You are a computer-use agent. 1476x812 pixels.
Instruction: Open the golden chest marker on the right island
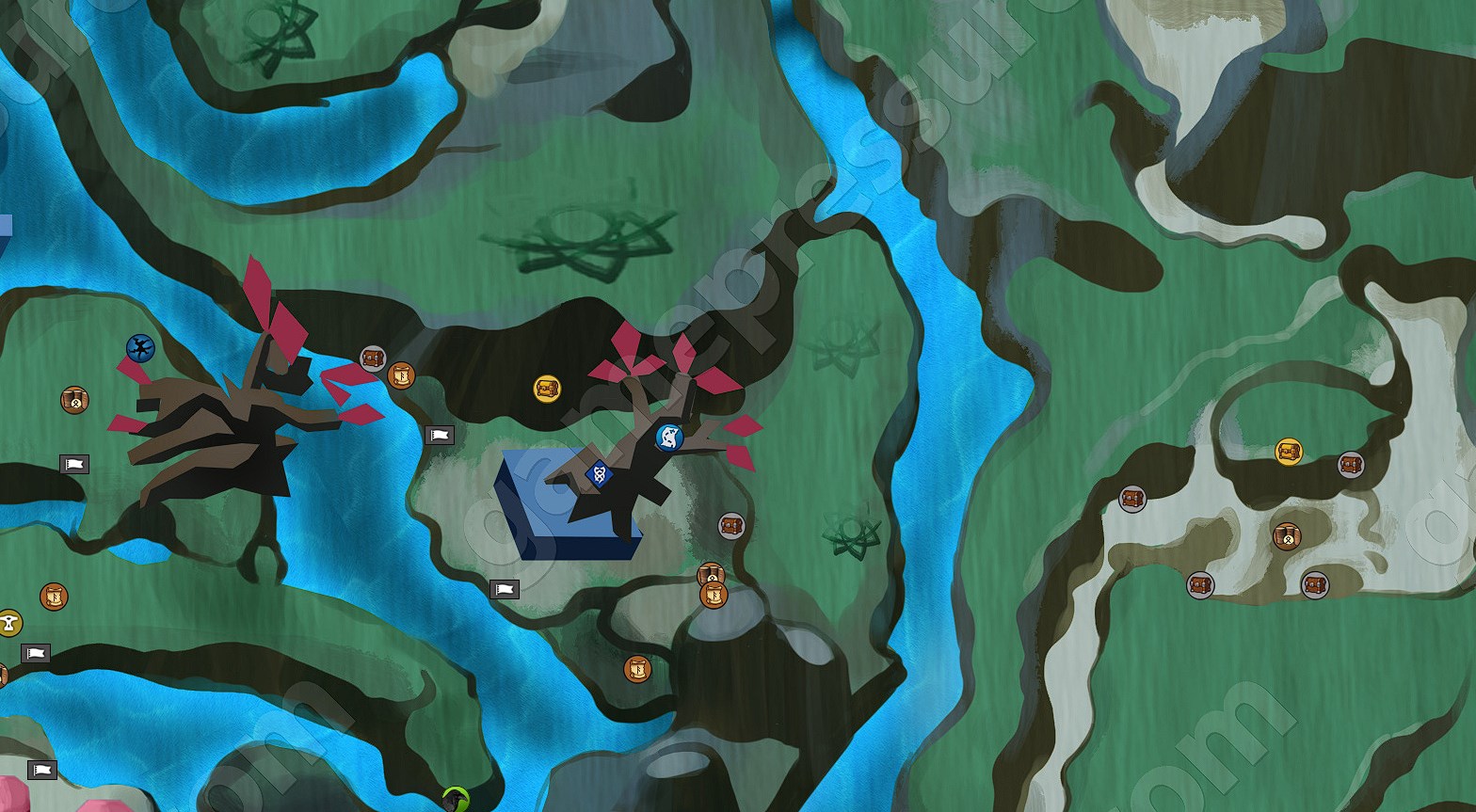click(1288, 453)
